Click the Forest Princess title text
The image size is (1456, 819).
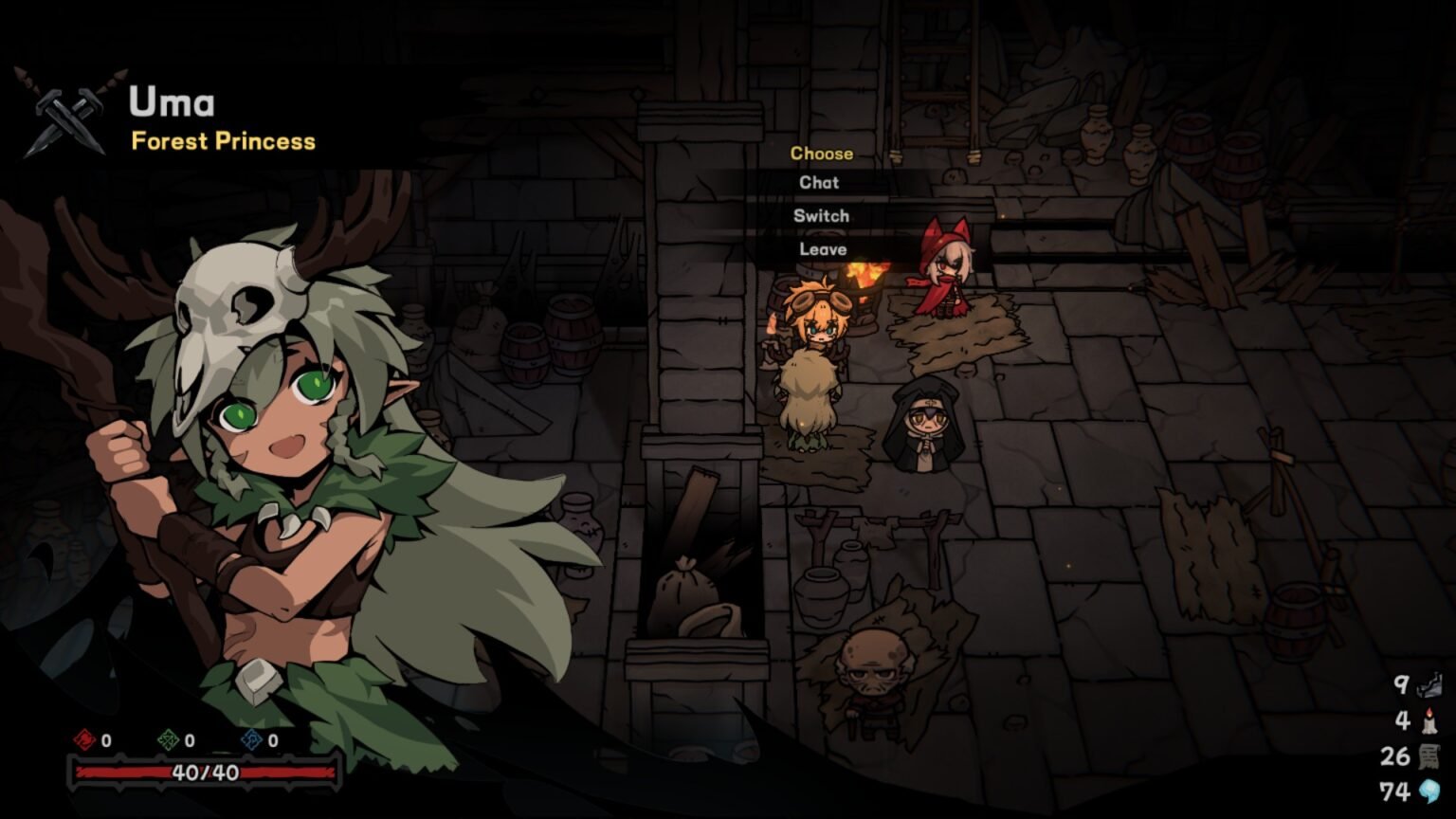coord(220,142)
